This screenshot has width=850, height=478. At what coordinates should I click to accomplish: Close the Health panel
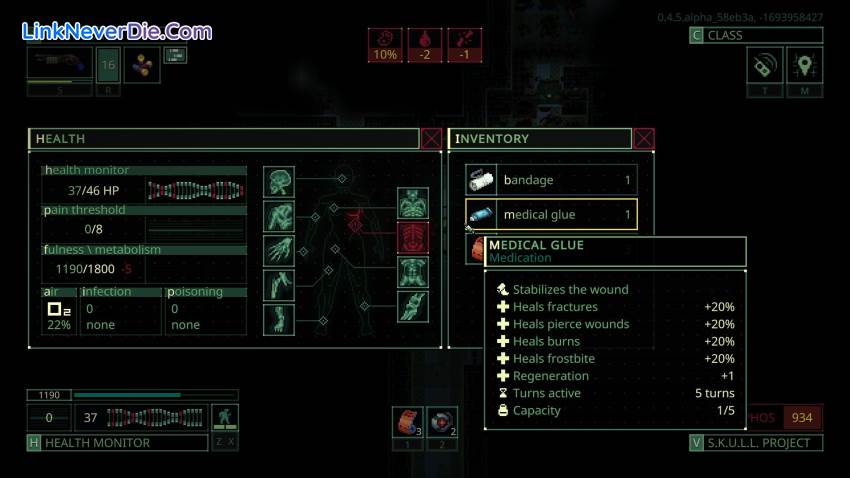pos(431,139)
